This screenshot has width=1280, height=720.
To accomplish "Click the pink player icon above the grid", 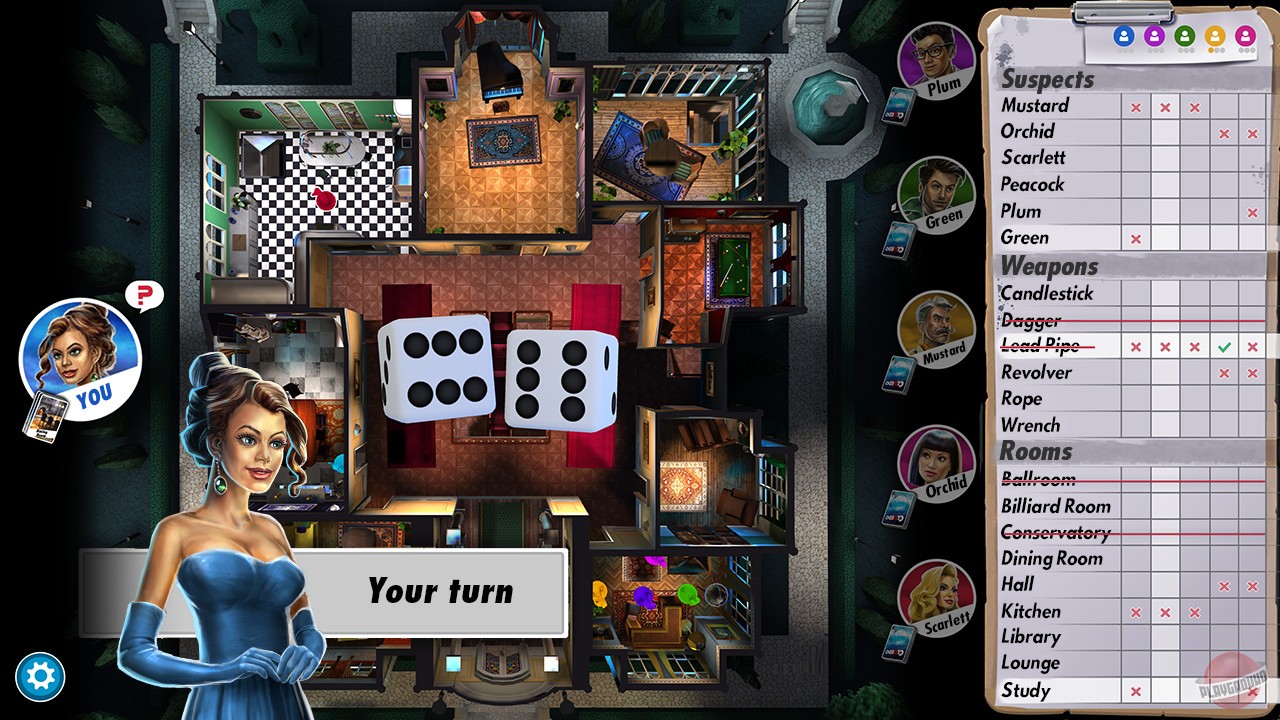I will [x=1245, y=37].
